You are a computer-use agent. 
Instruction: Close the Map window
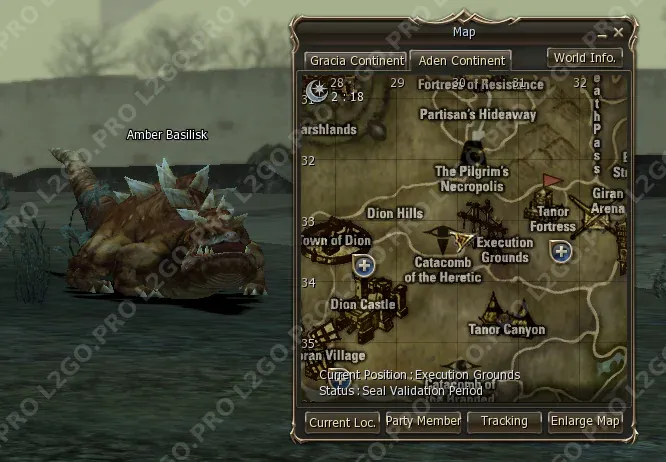pyautogui.click(x=619, y=33)
